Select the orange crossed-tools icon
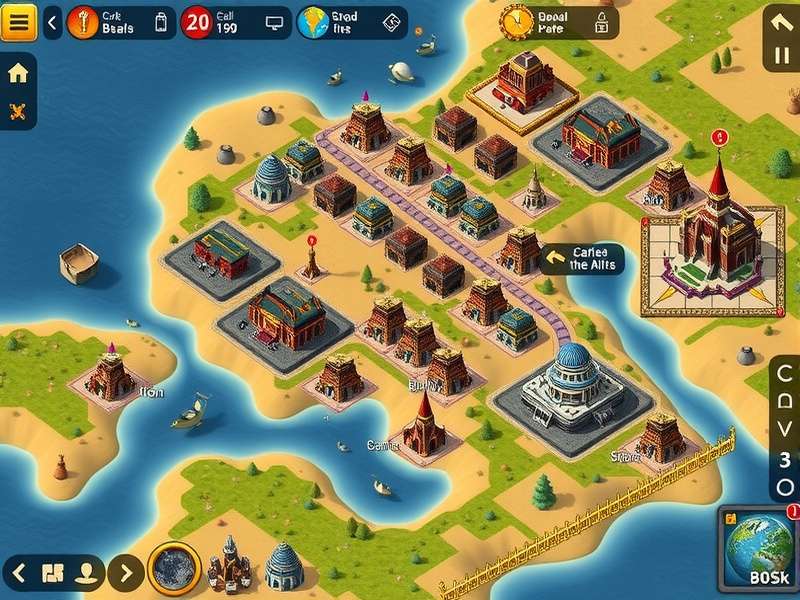Viewport: 800px width, 600px height. pos(18,111)
